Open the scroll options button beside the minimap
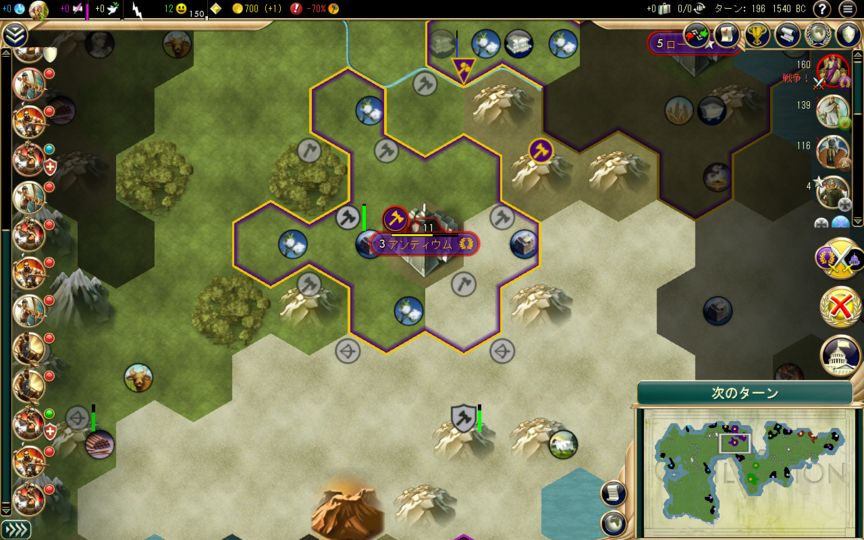 (614, 492)
